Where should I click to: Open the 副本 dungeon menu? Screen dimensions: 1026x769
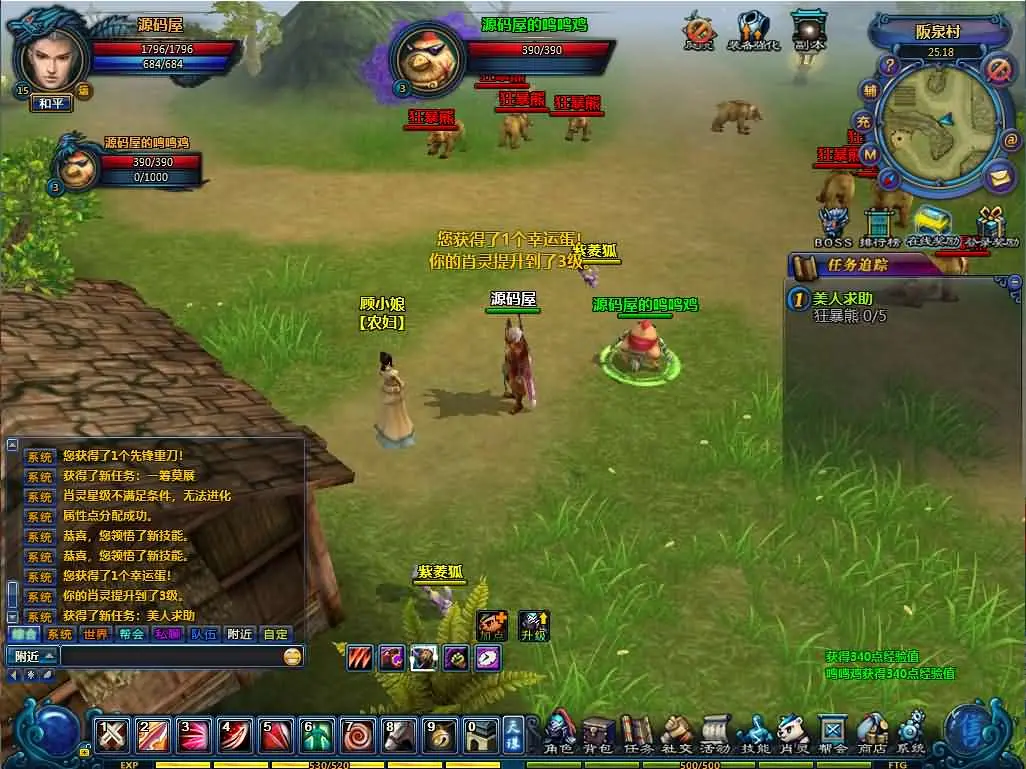click(x=807, y=31)
